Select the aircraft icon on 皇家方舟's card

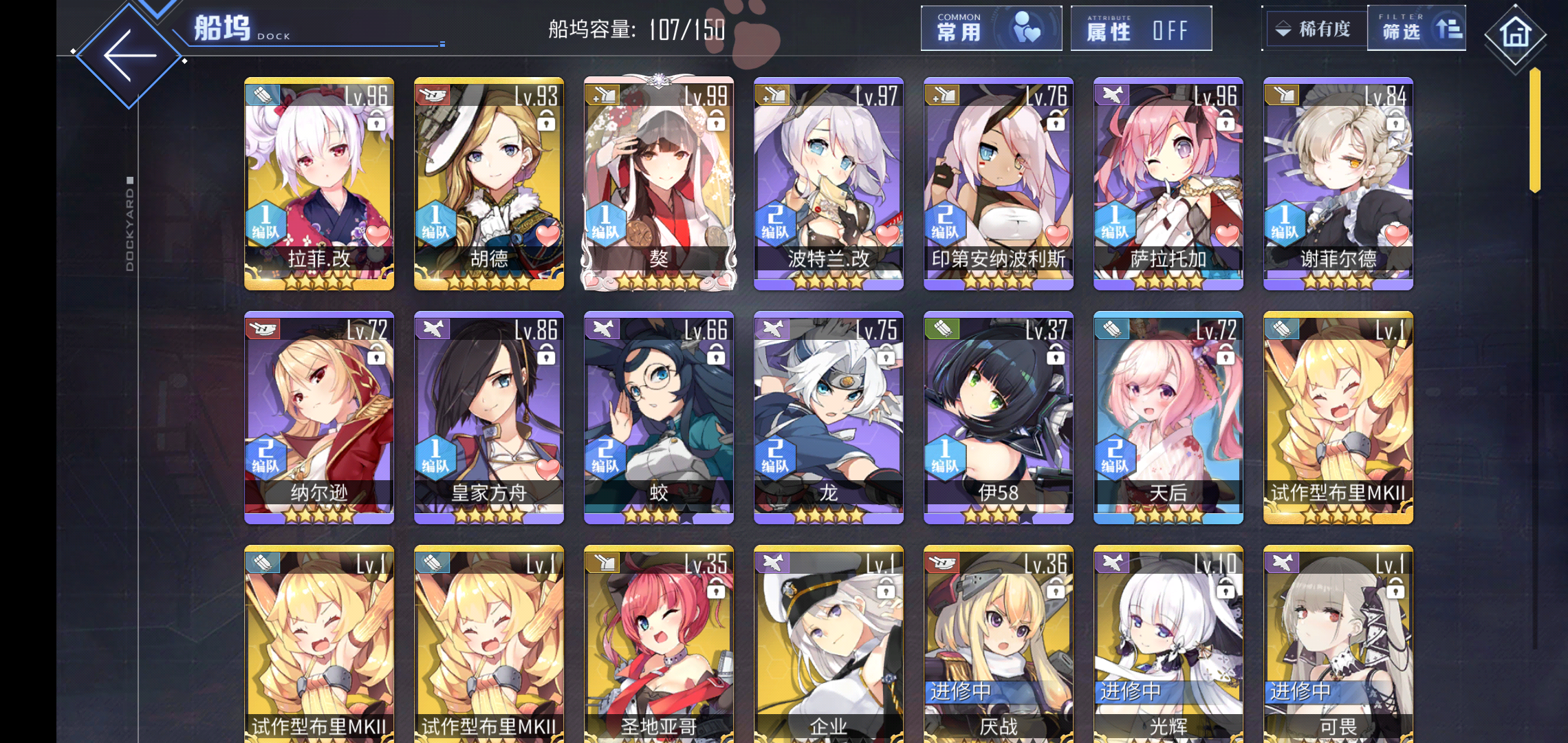(x=433, y=328)
